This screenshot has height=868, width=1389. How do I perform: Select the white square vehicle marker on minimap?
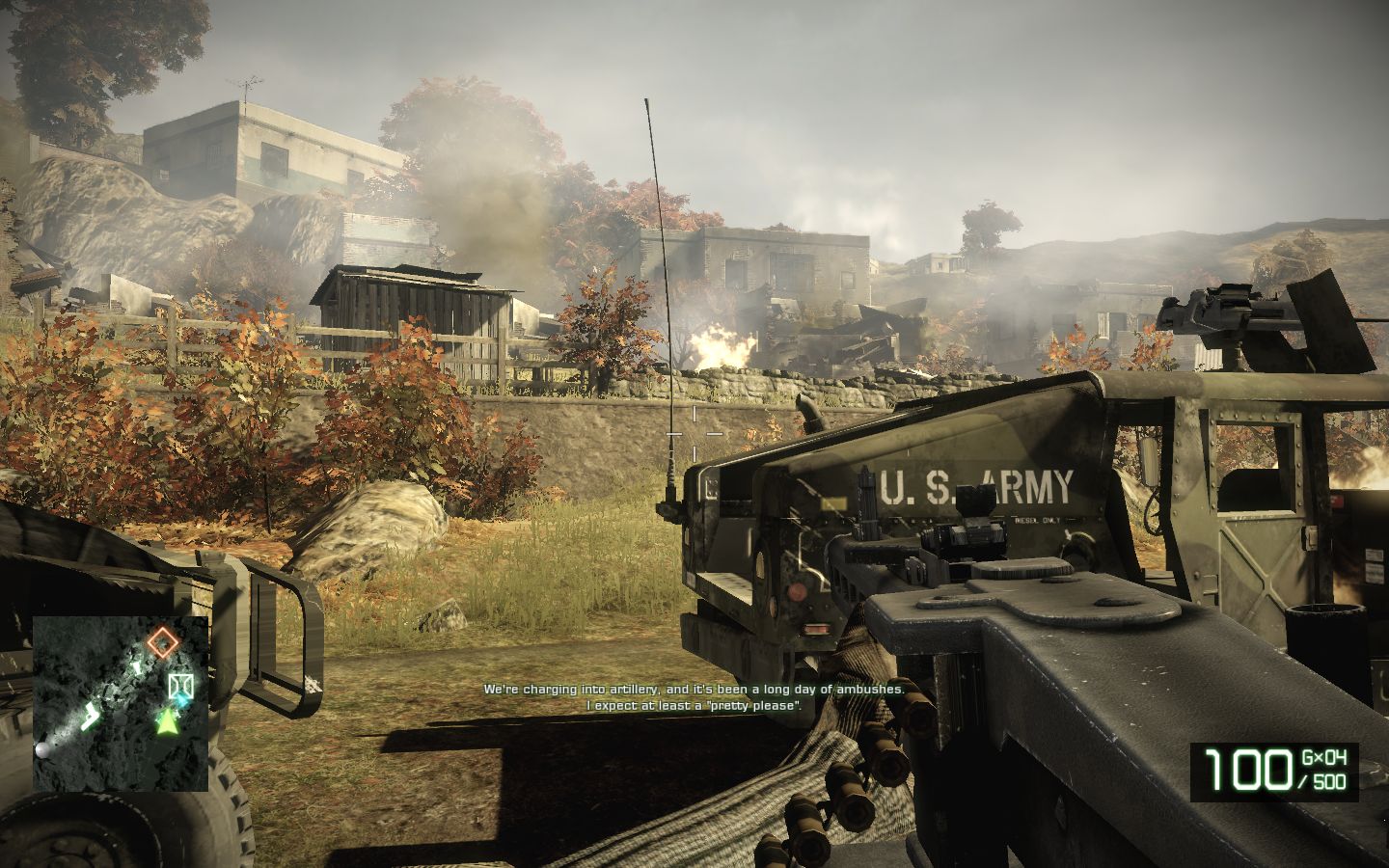click(179, 686)
